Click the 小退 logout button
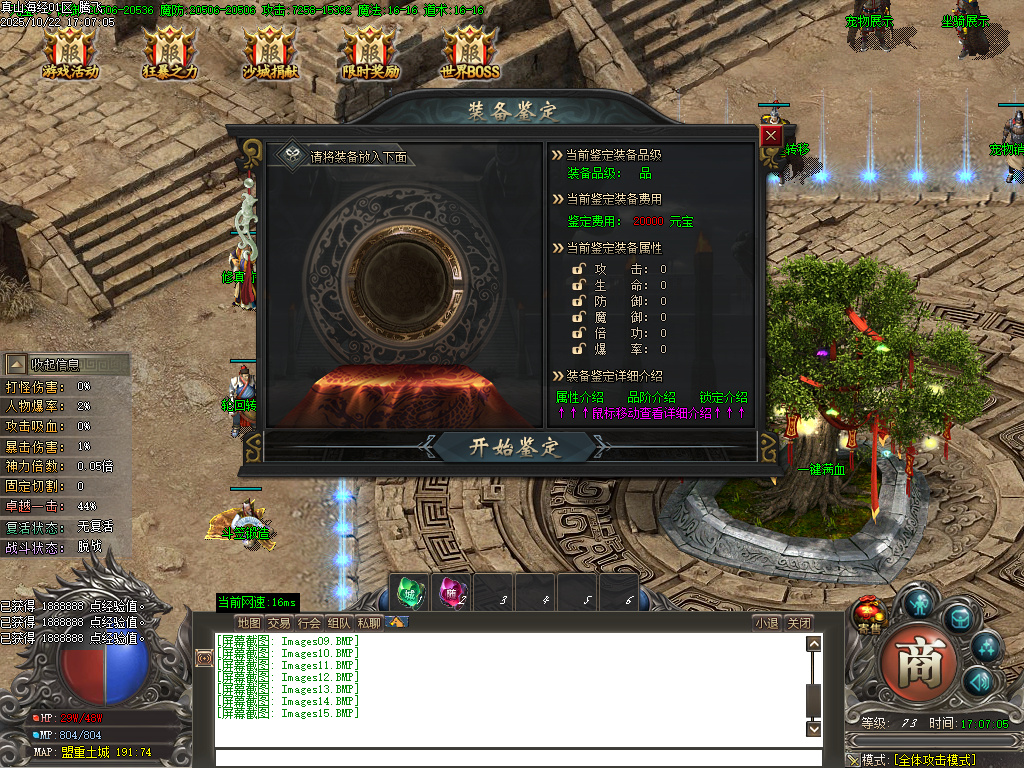 pyautogui.click(x=767, y=623)
